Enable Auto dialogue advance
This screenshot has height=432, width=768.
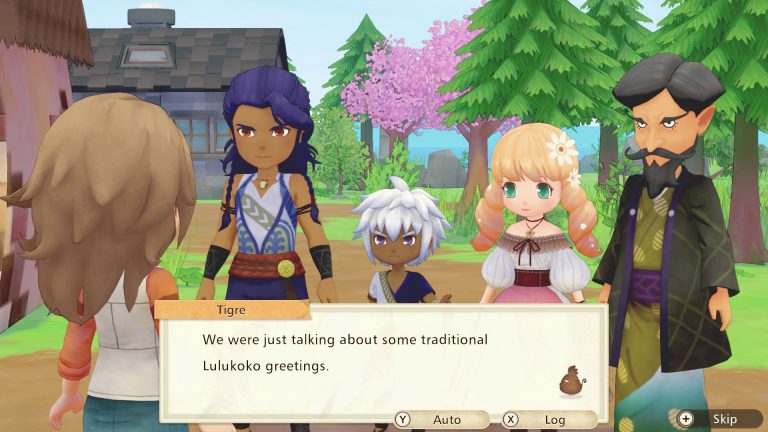[440, 420]
